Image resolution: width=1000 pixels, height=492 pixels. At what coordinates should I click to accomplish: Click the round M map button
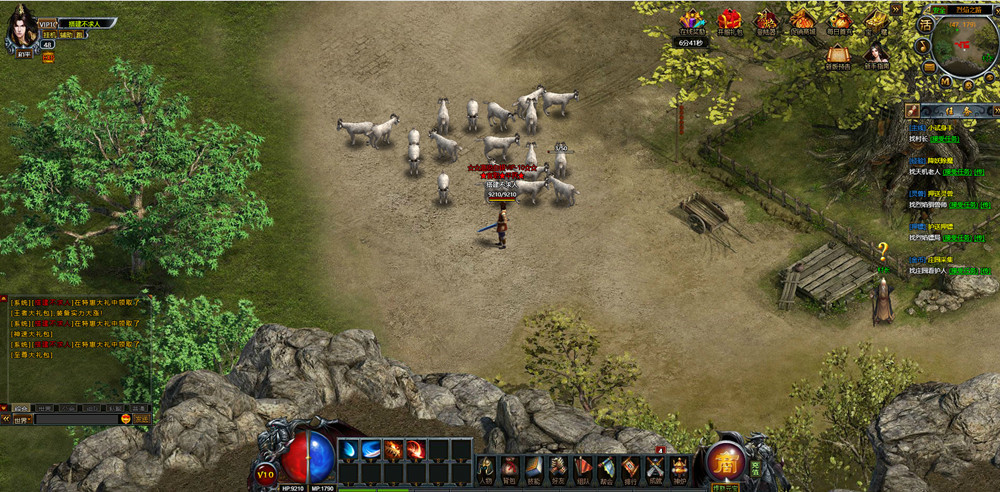point(944,82)
